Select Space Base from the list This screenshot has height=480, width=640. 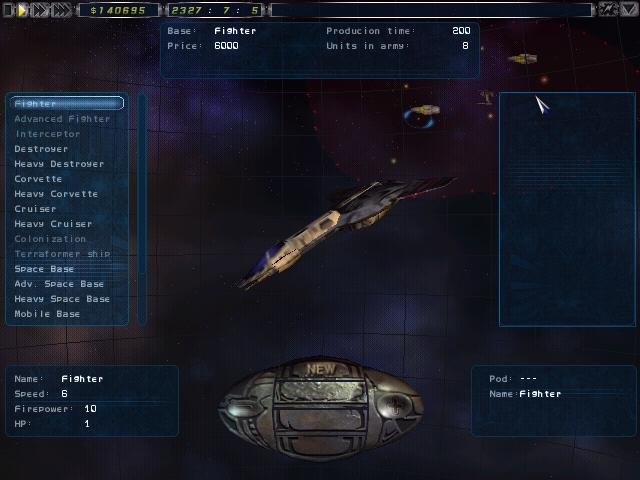[x=44, y=269]
